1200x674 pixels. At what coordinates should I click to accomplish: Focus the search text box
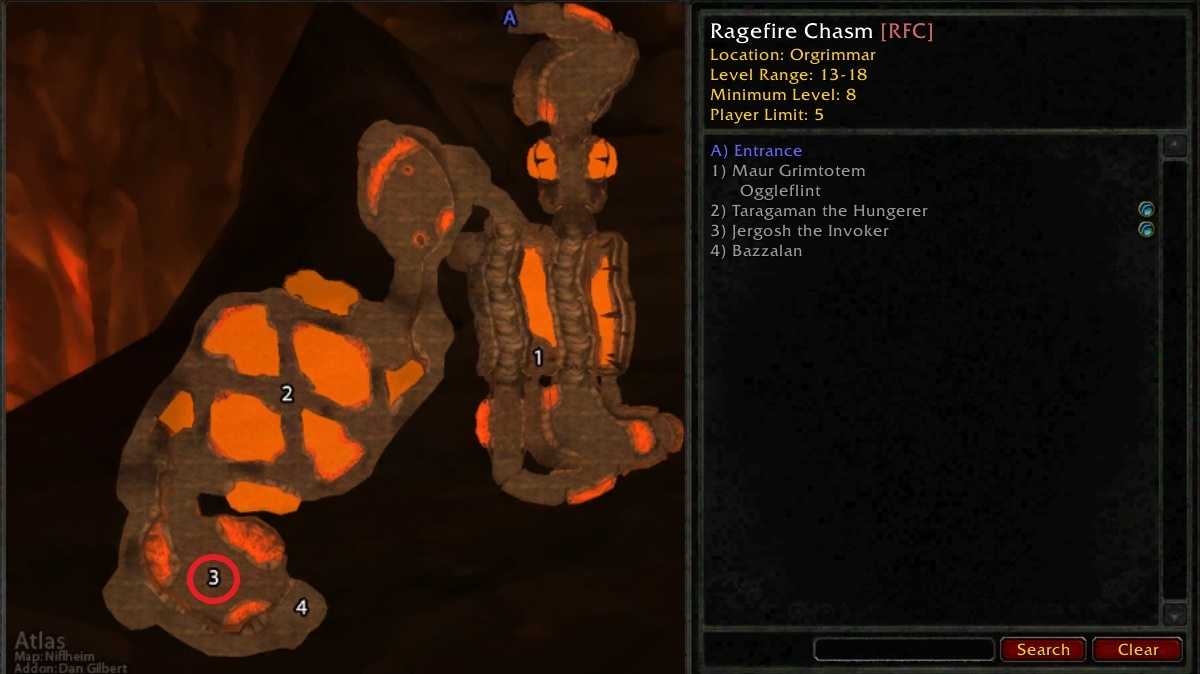(904, 649)
